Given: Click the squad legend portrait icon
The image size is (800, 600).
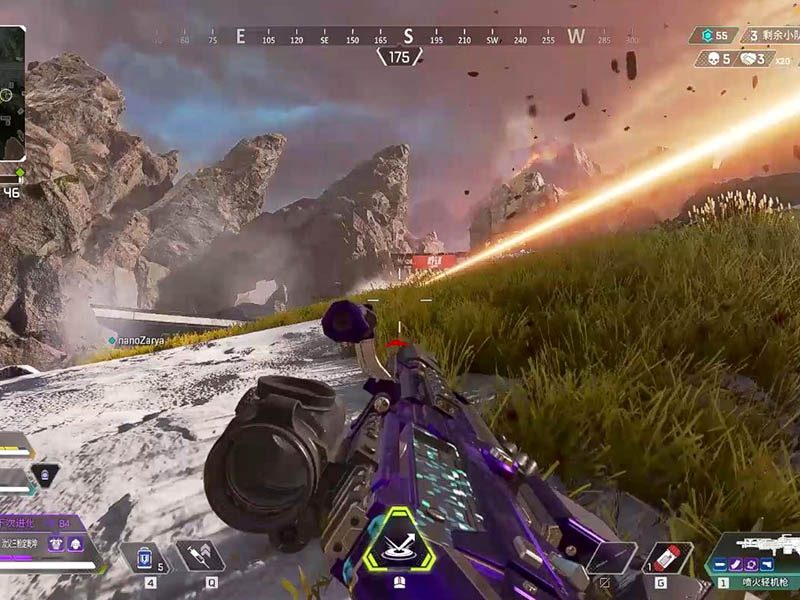Looking at the screenshot, I should point(44,476).
